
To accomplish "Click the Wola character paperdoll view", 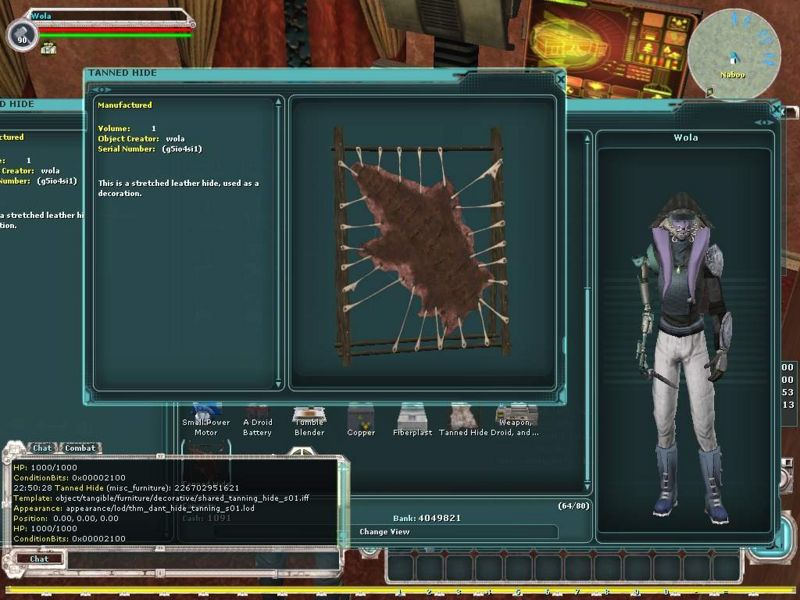I will [x=685, y=340].
